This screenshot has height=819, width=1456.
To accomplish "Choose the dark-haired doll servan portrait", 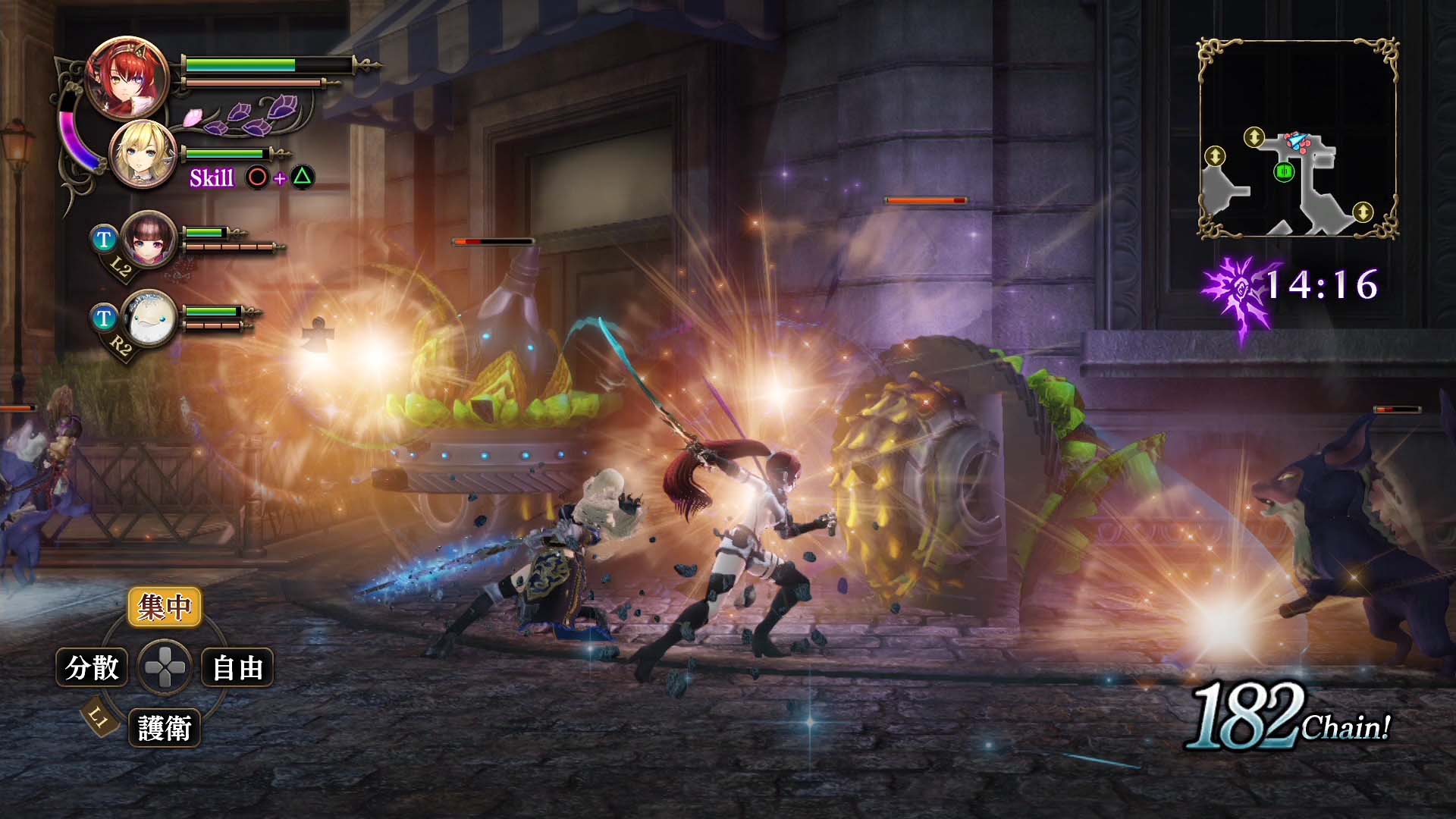I will 149,239.
